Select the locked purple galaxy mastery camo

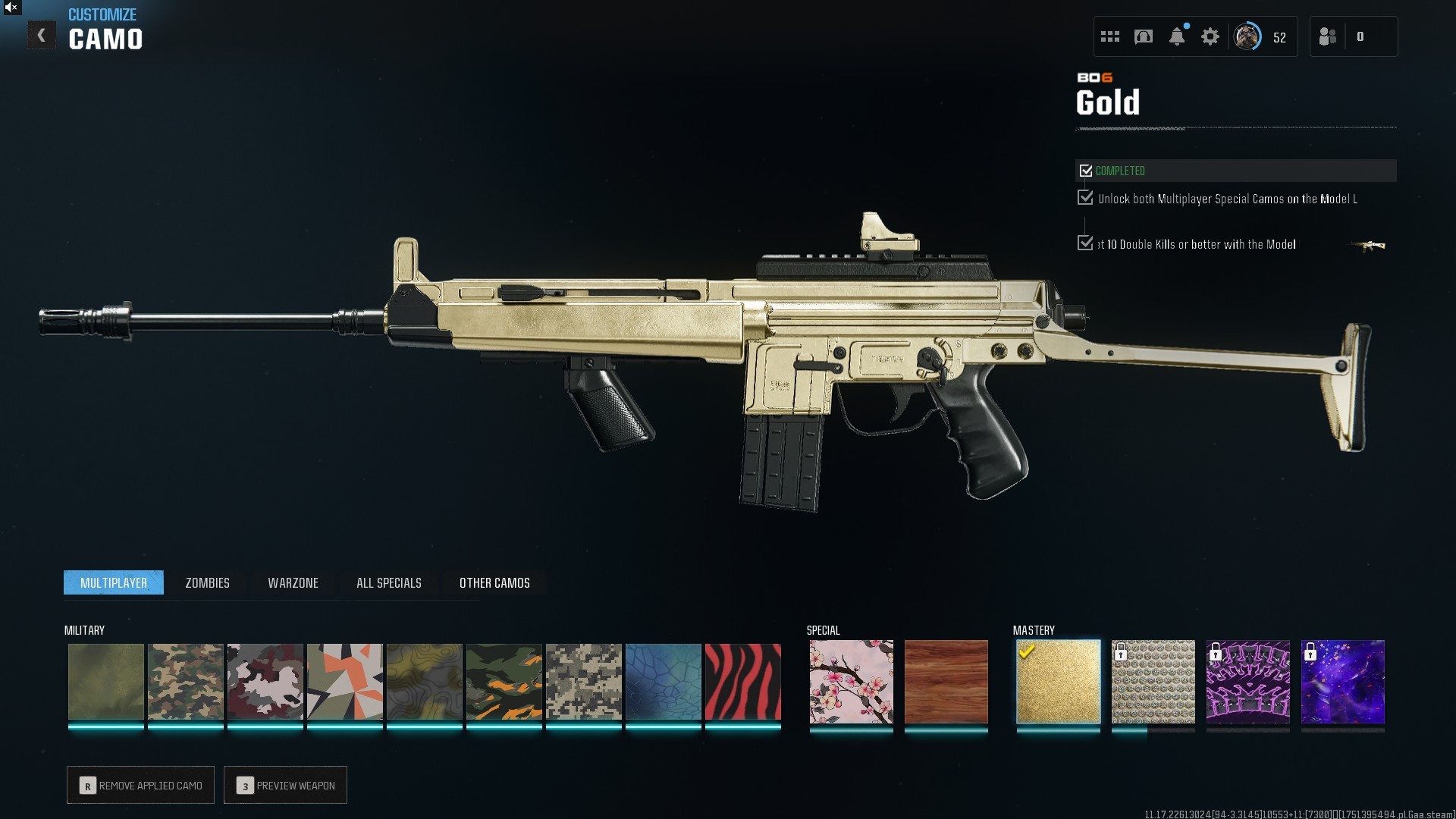point(1342,682)
